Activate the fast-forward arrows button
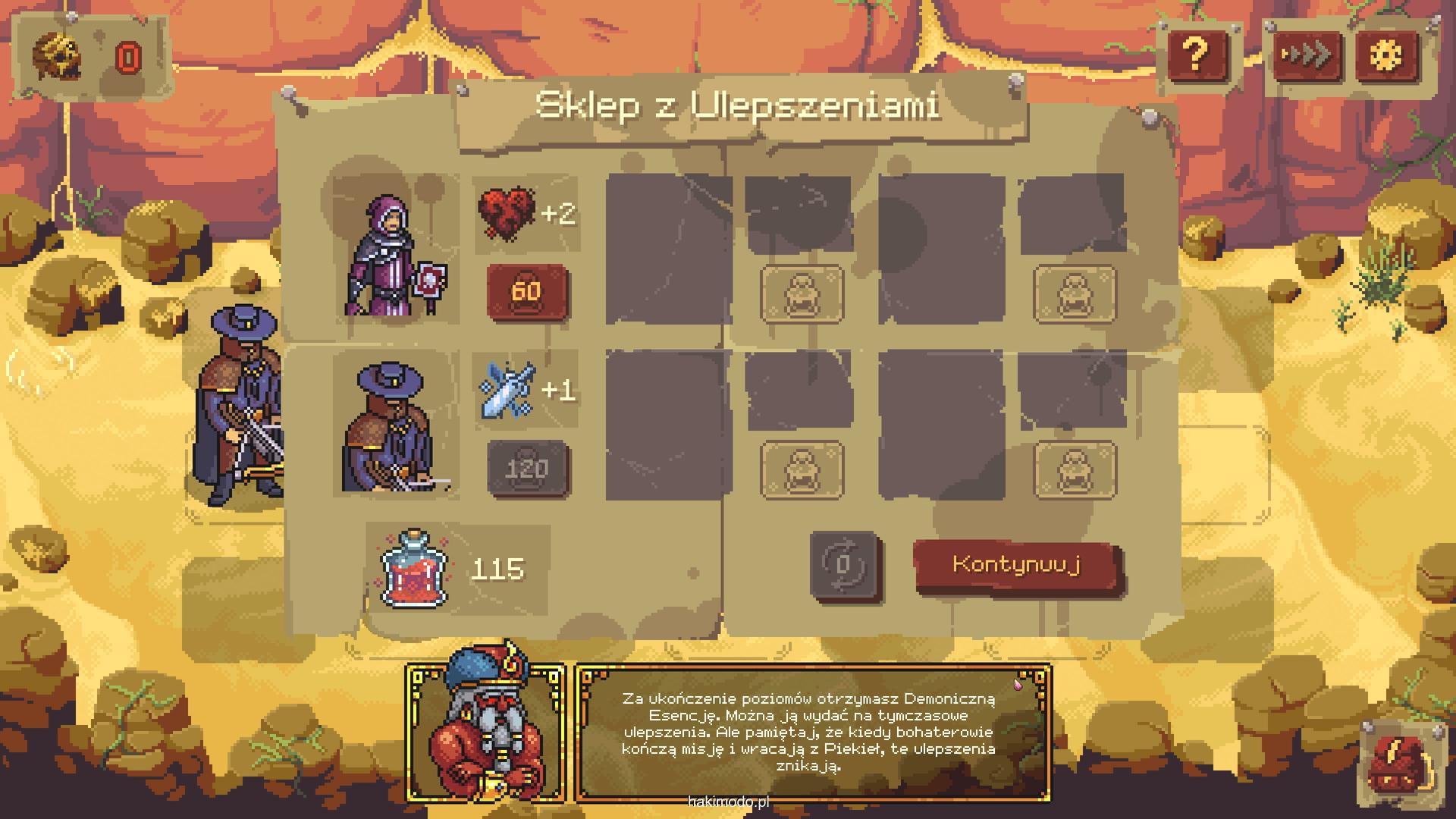Screen dimensions: 1456x819 (x=1306, y=55)
